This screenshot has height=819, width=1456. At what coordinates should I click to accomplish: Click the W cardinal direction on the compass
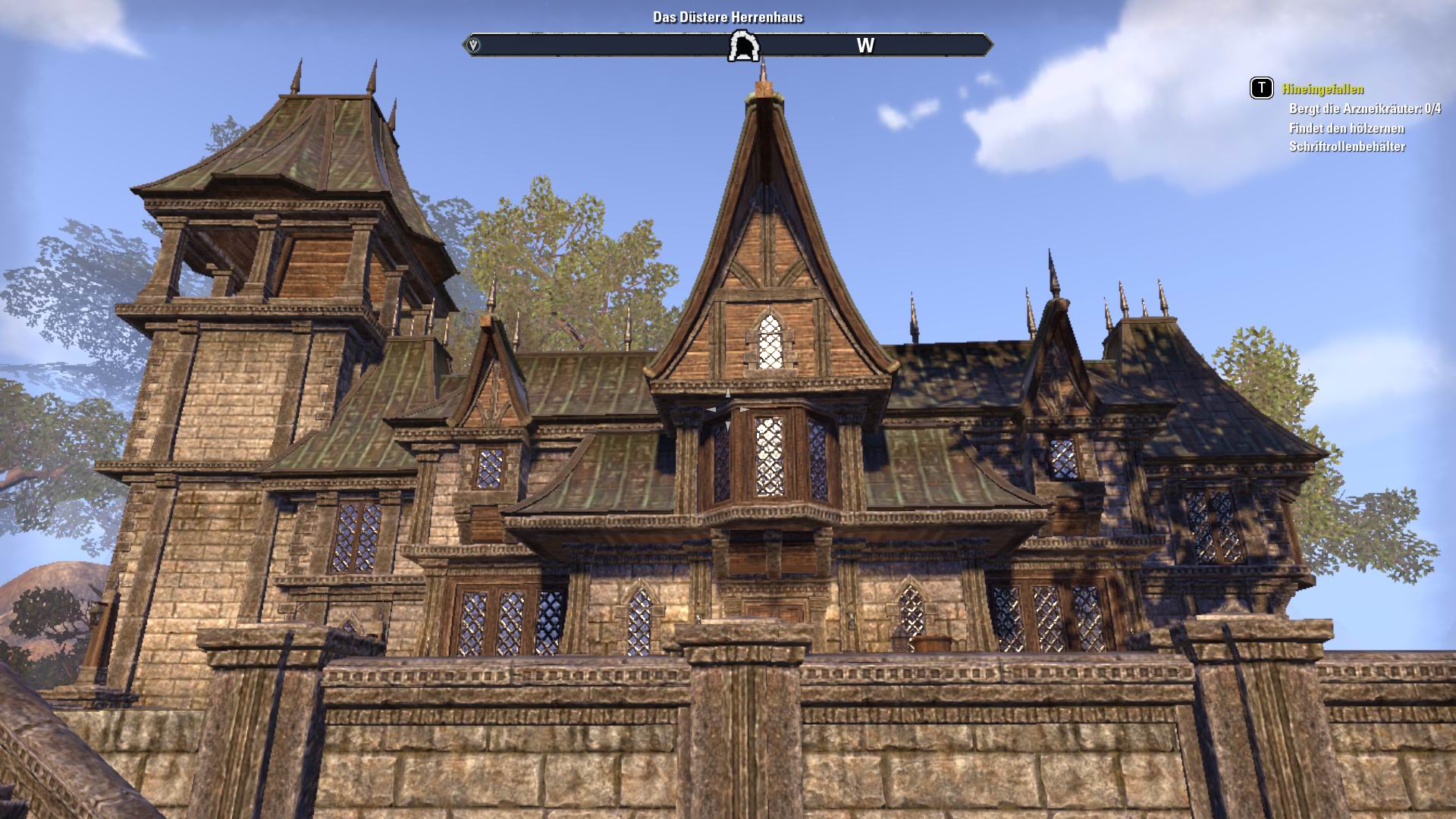pyautogui.click(x=864, y=45)
